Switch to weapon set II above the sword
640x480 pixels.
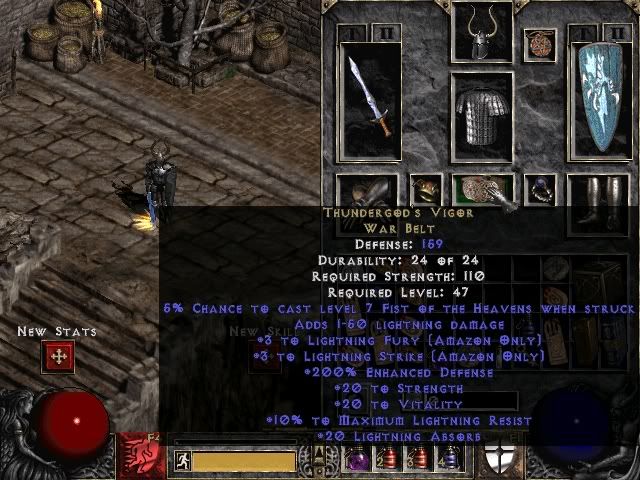pyautogui.click(x=388, y=34)
